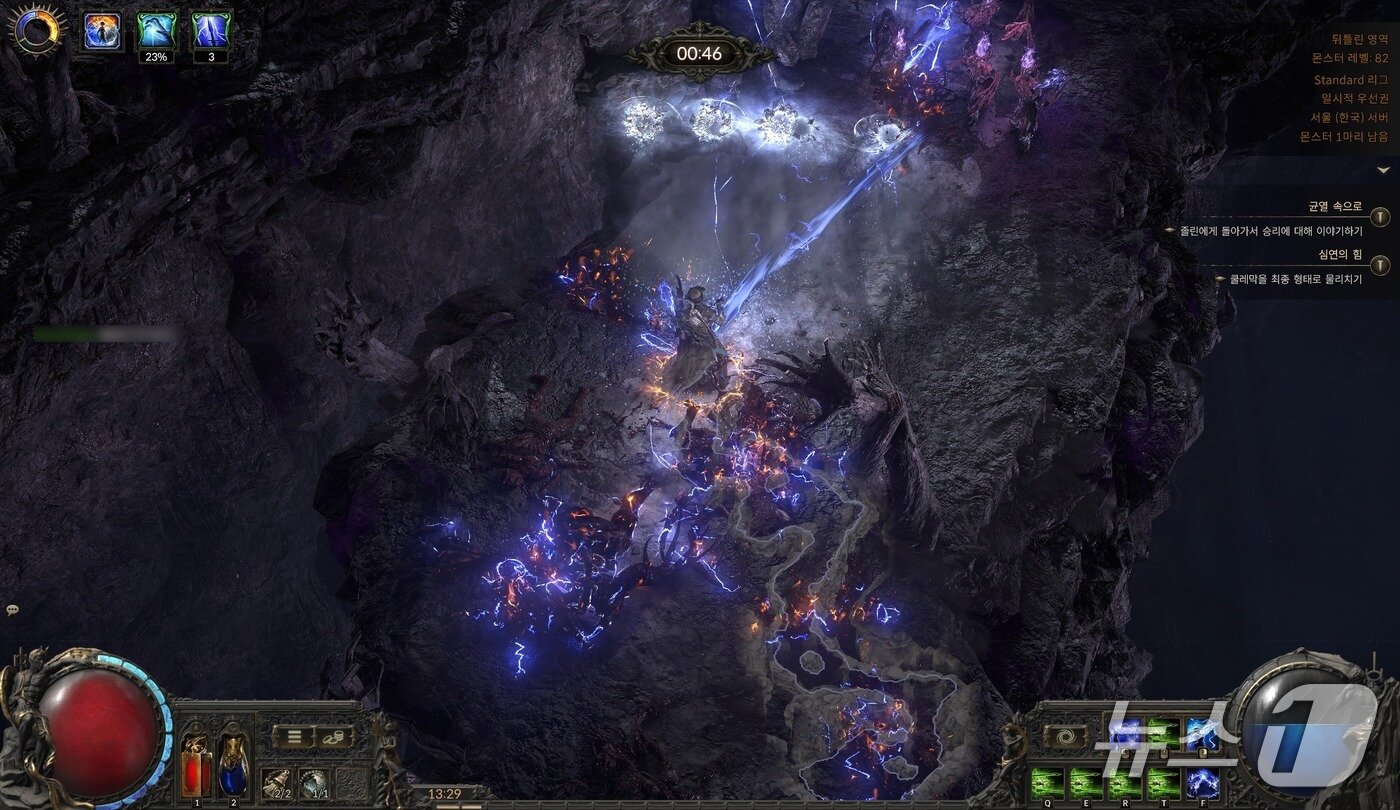Screen dimensions: 1400x810
Task: Click the 심연의 힘 quest marker
Action: (x=1380, y=265)
